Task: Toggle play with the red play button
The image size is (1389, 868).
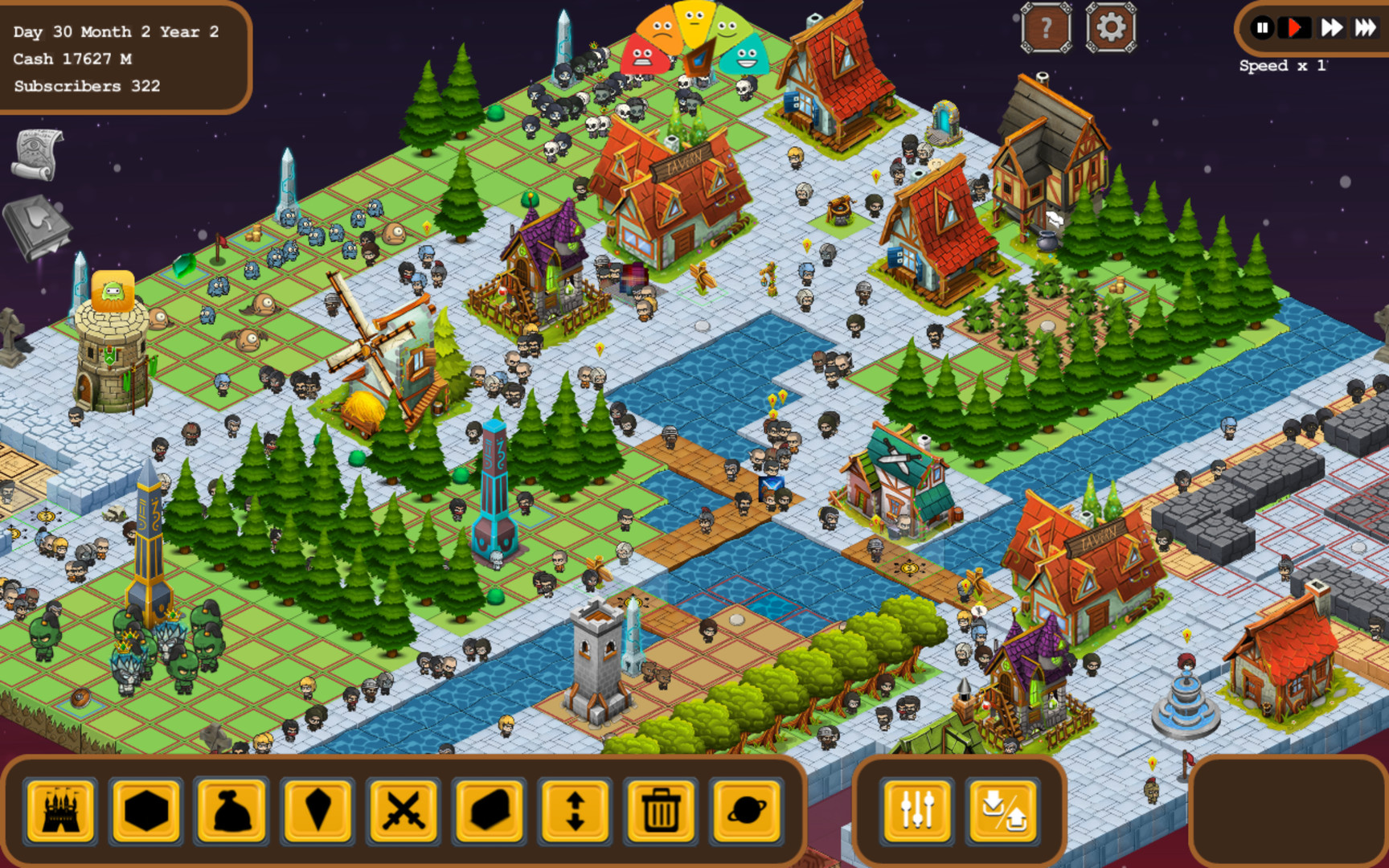Action: [1296, 27]
